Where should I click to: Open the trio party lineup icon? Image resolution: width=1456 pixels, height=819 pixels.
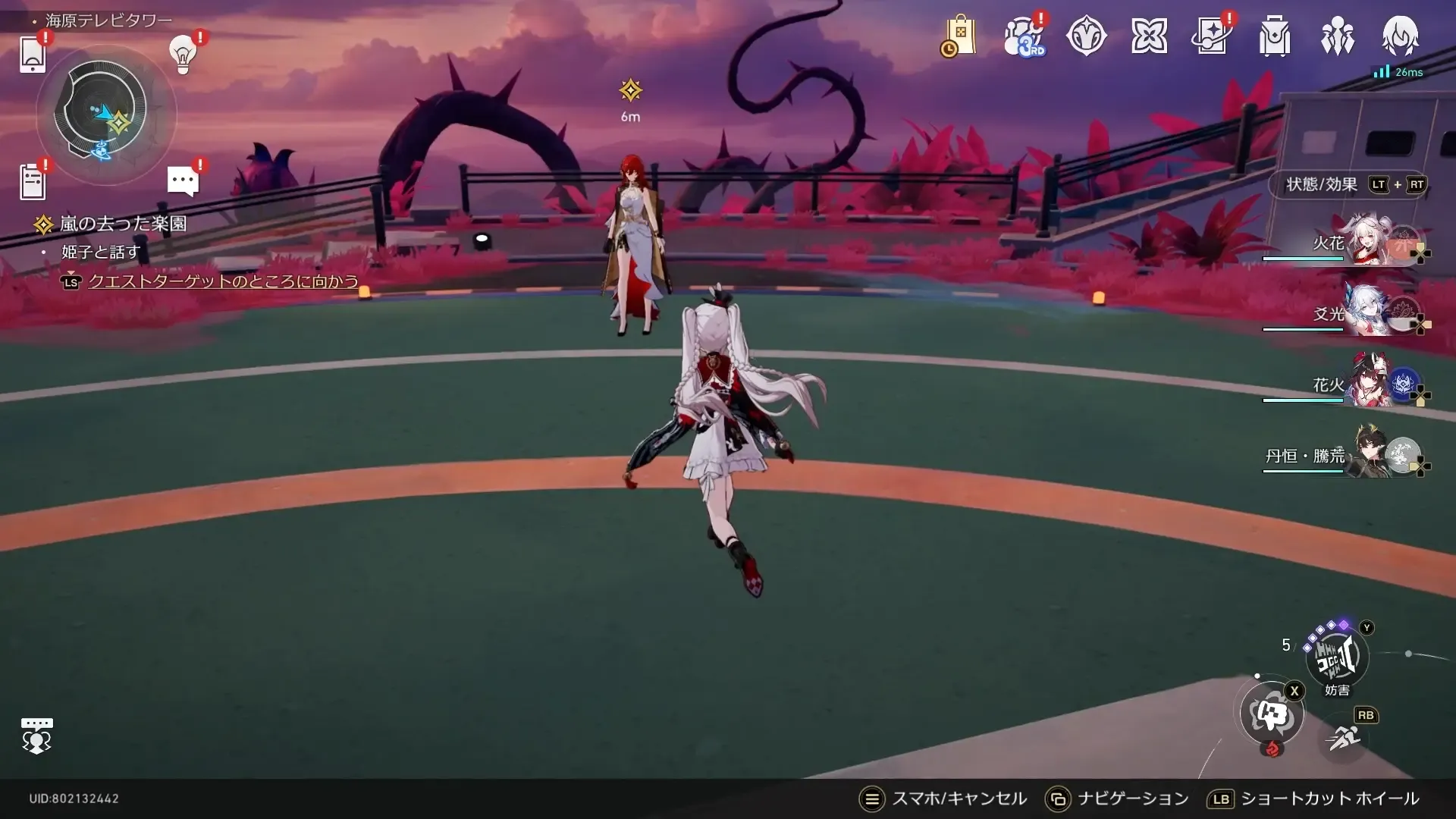click(x=1337, y=36)
